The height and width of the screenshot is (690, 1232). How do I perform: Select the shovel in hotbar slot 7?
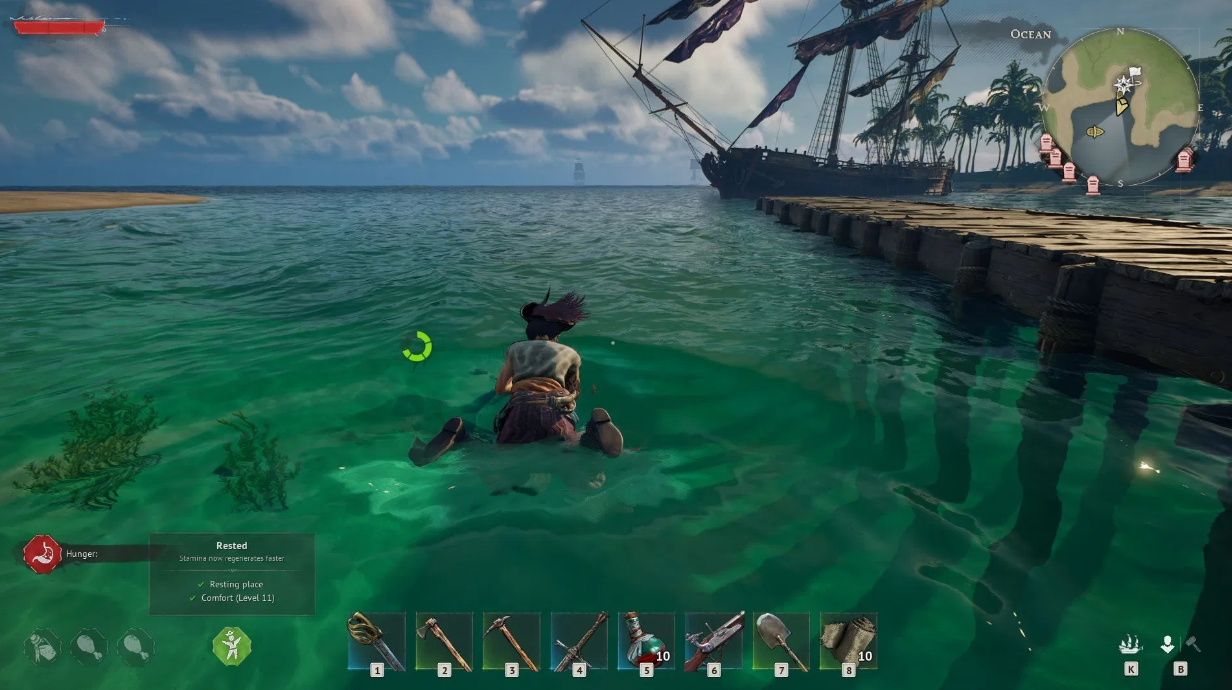780,640
